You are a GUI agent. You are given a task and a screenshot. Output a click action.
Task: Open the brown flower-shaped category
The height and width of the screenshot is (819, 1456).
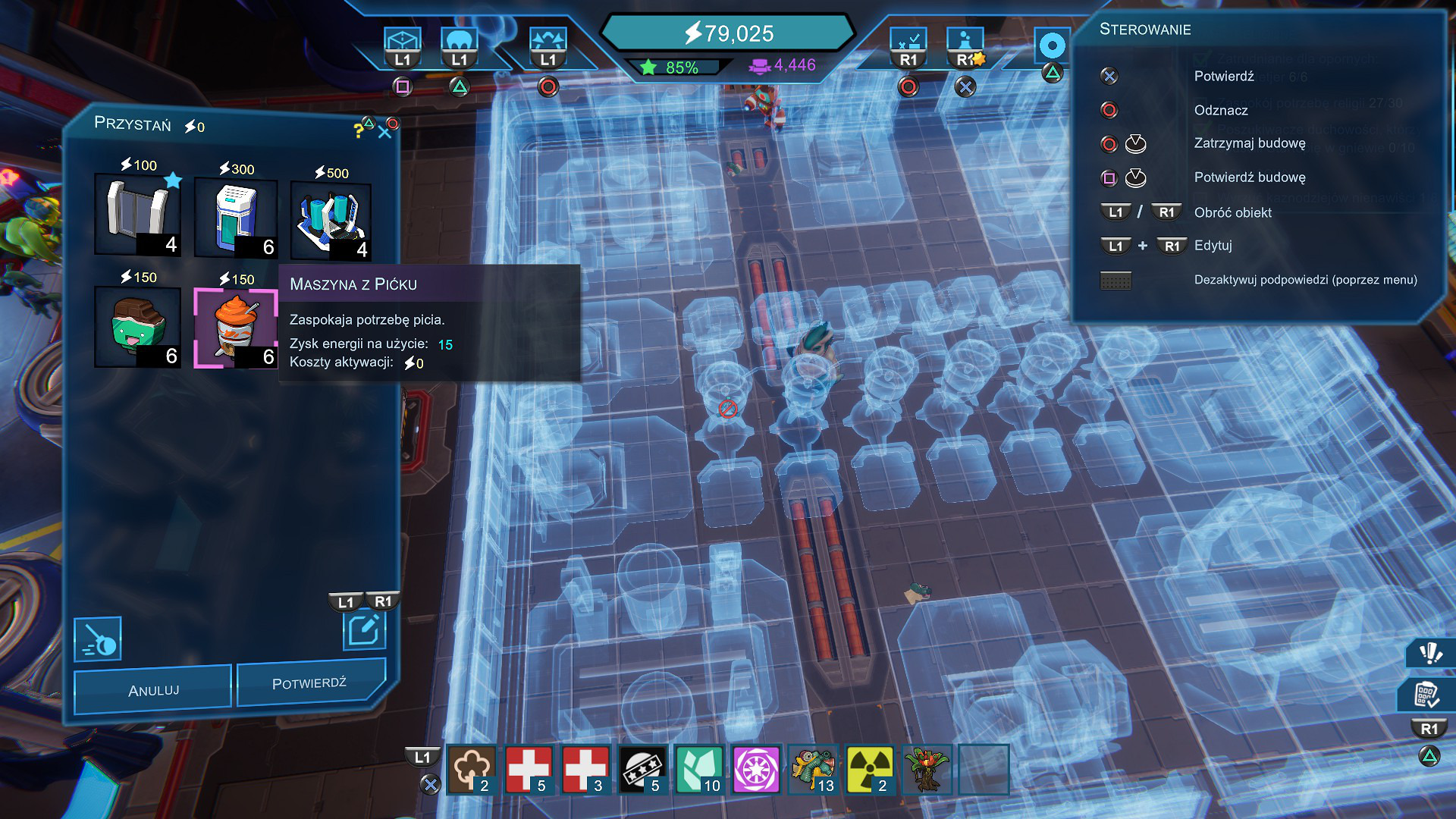(472, 770)
